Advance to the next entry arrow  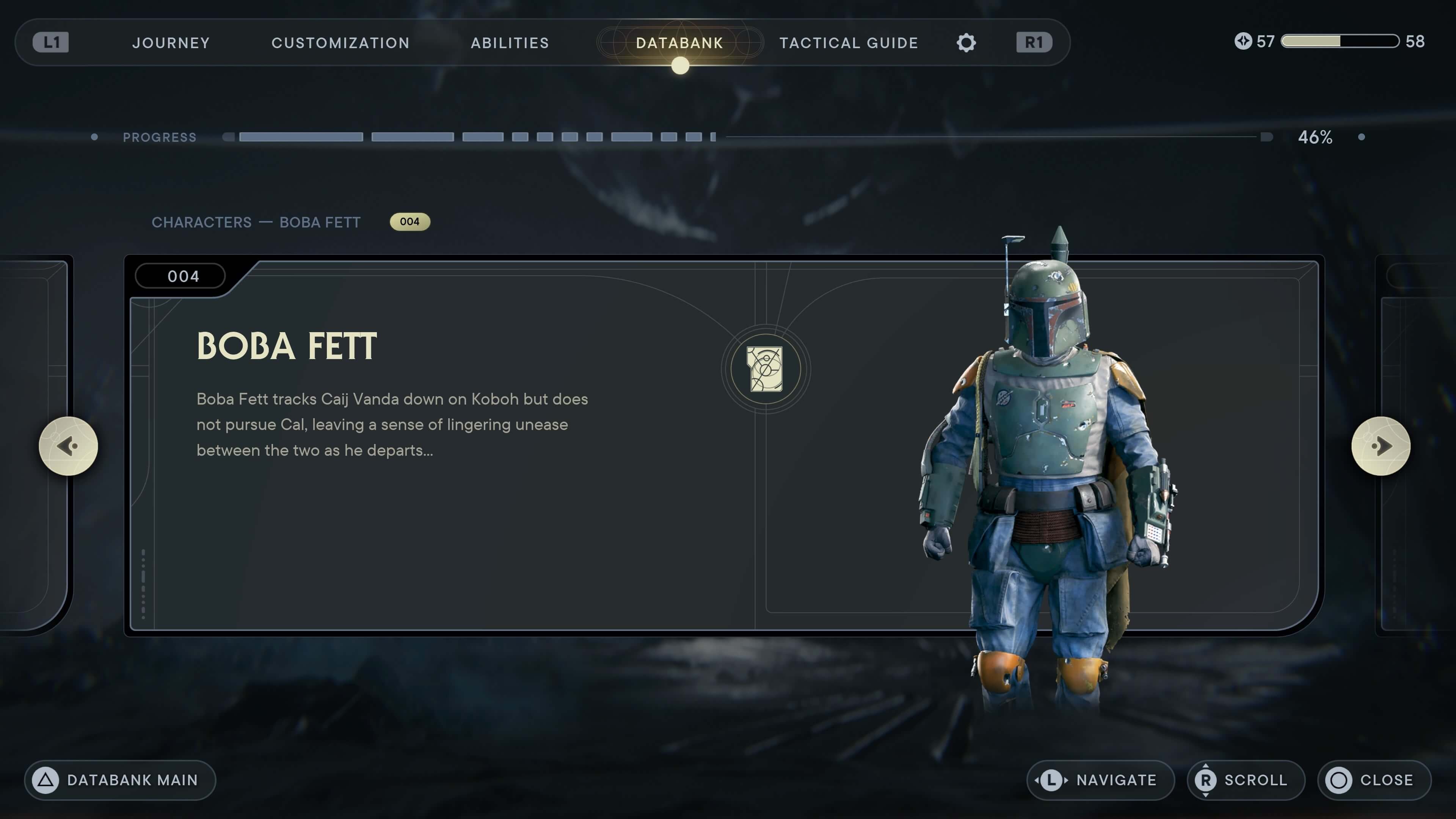pyautogui.click(x=1381, y=446)
